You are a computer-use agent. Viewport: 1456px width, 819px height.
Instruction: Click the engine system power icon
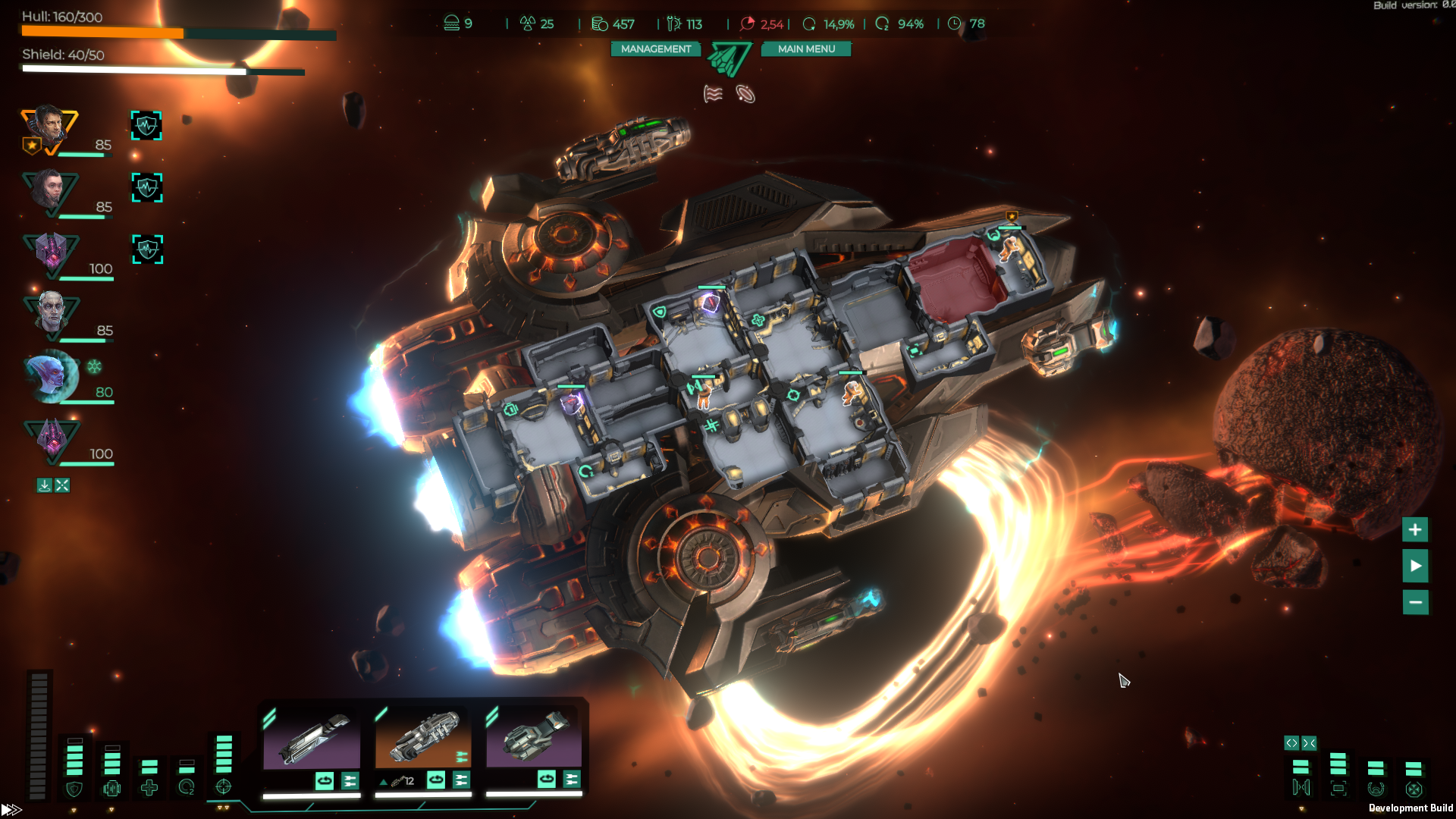pos(112,789)
